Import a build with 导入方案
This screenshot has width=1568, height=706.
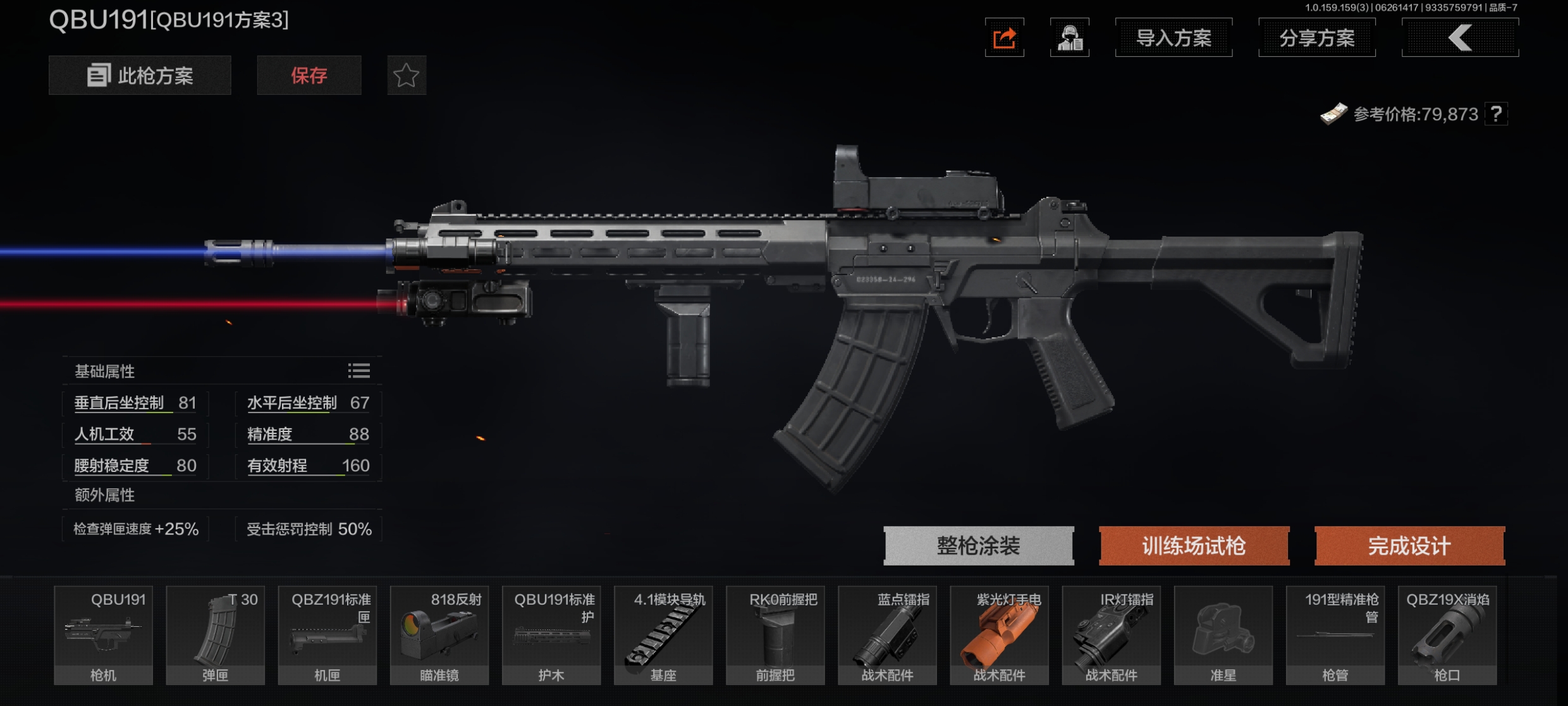coord(1173,38)
